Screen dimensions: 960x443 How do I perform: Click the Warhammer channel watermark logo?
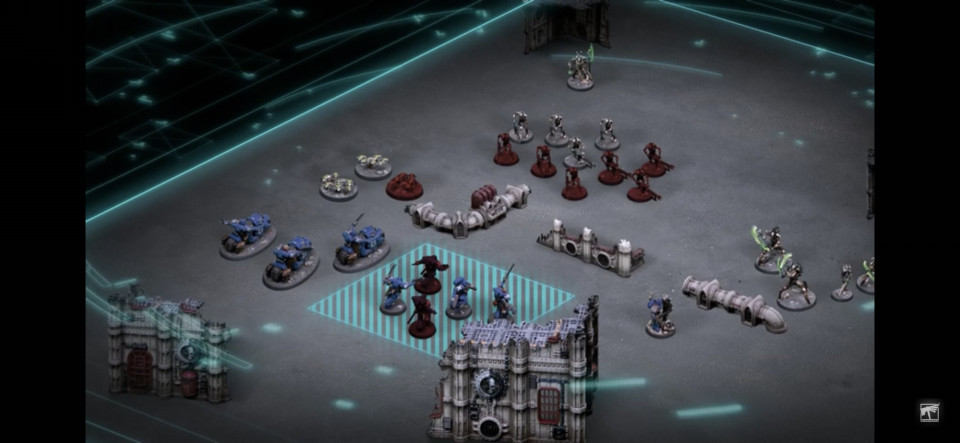(x=929, y=411)
